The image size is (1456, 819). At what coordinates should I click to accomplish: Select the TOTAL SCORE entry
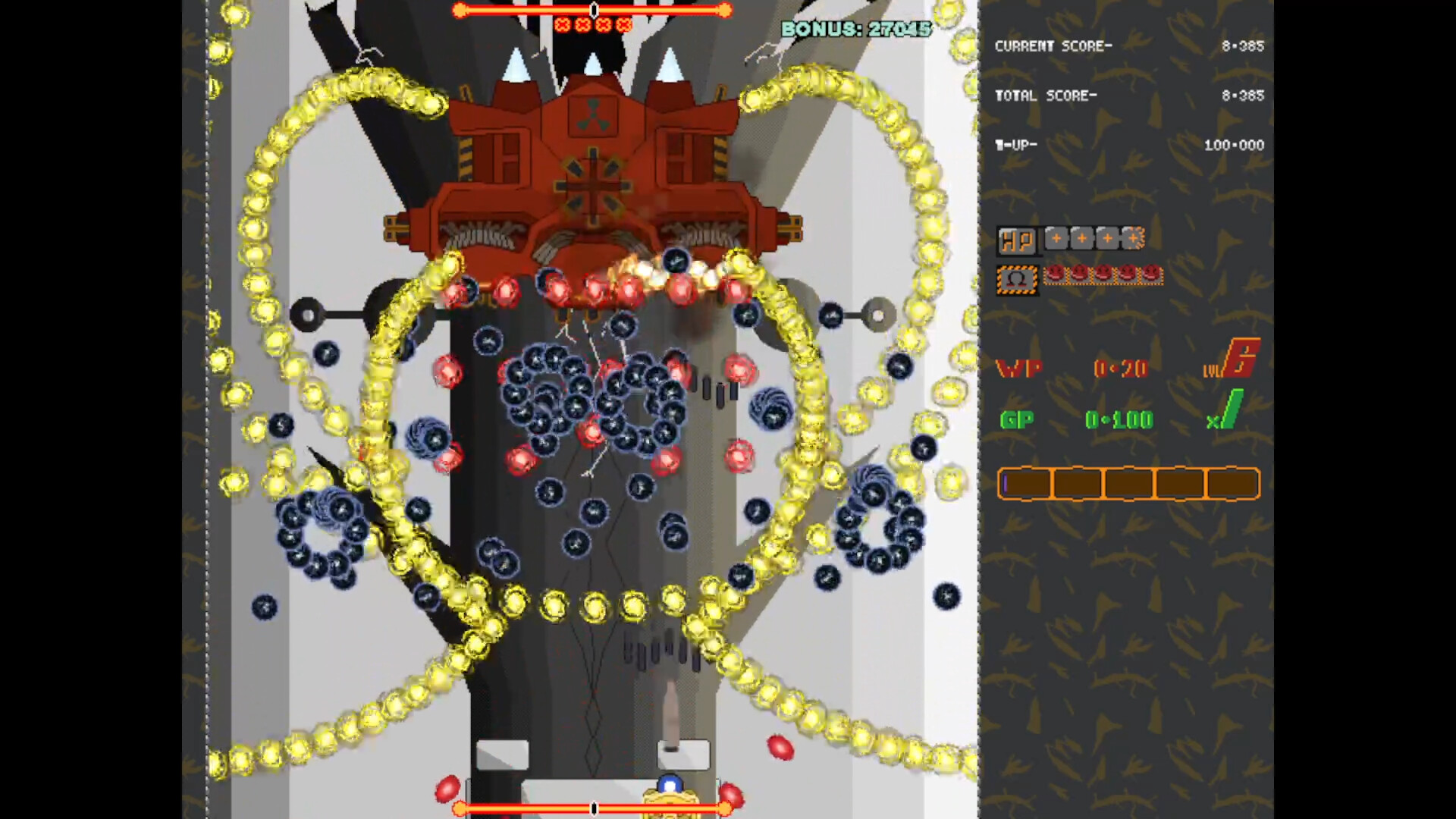[1046, 96]
